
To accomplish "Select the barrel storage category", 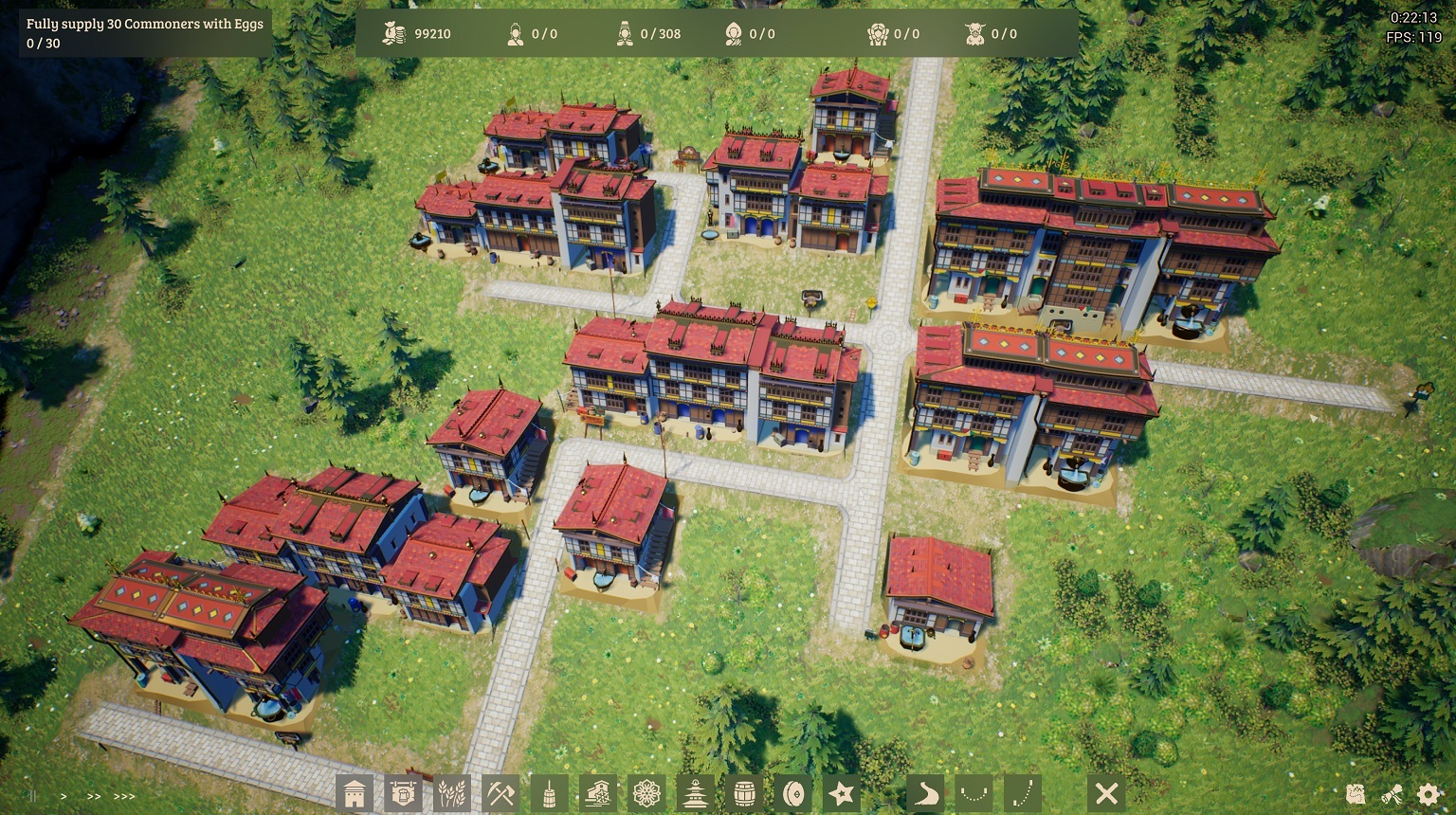I will tap(745, 794).
